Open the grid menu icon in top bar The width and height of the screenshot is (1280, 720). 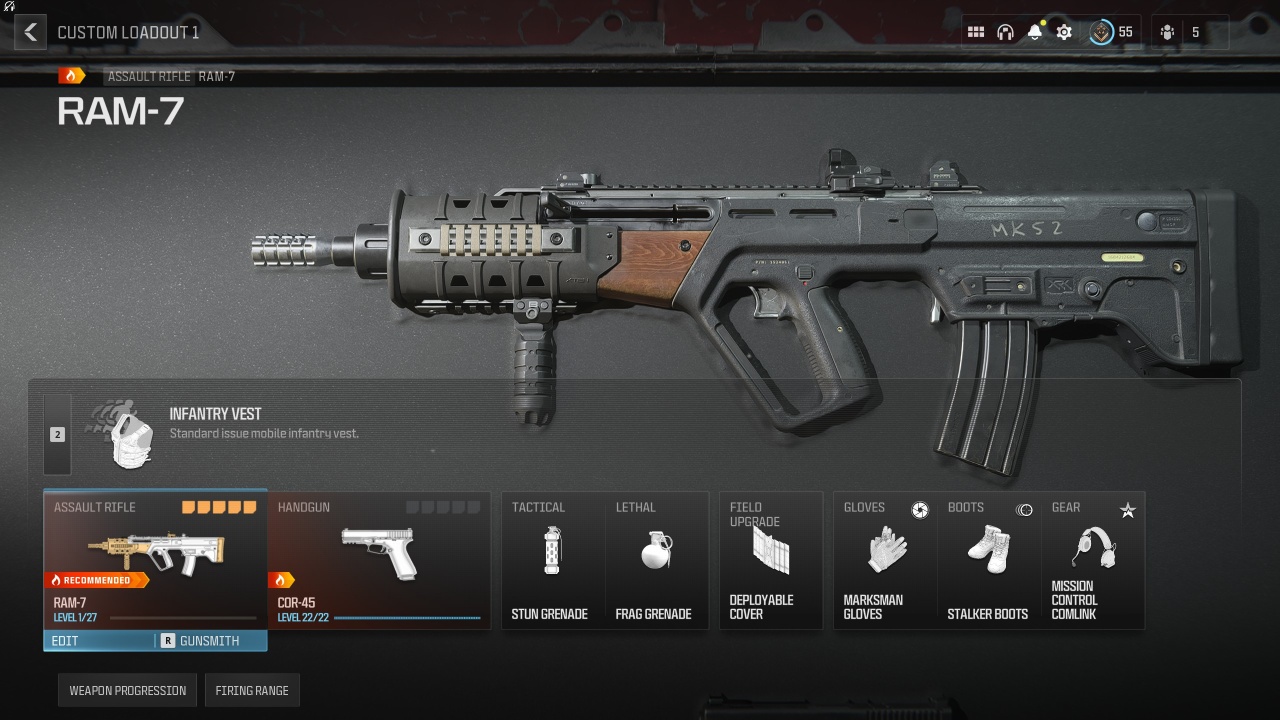pyautogui.click(x=976, y=32)
